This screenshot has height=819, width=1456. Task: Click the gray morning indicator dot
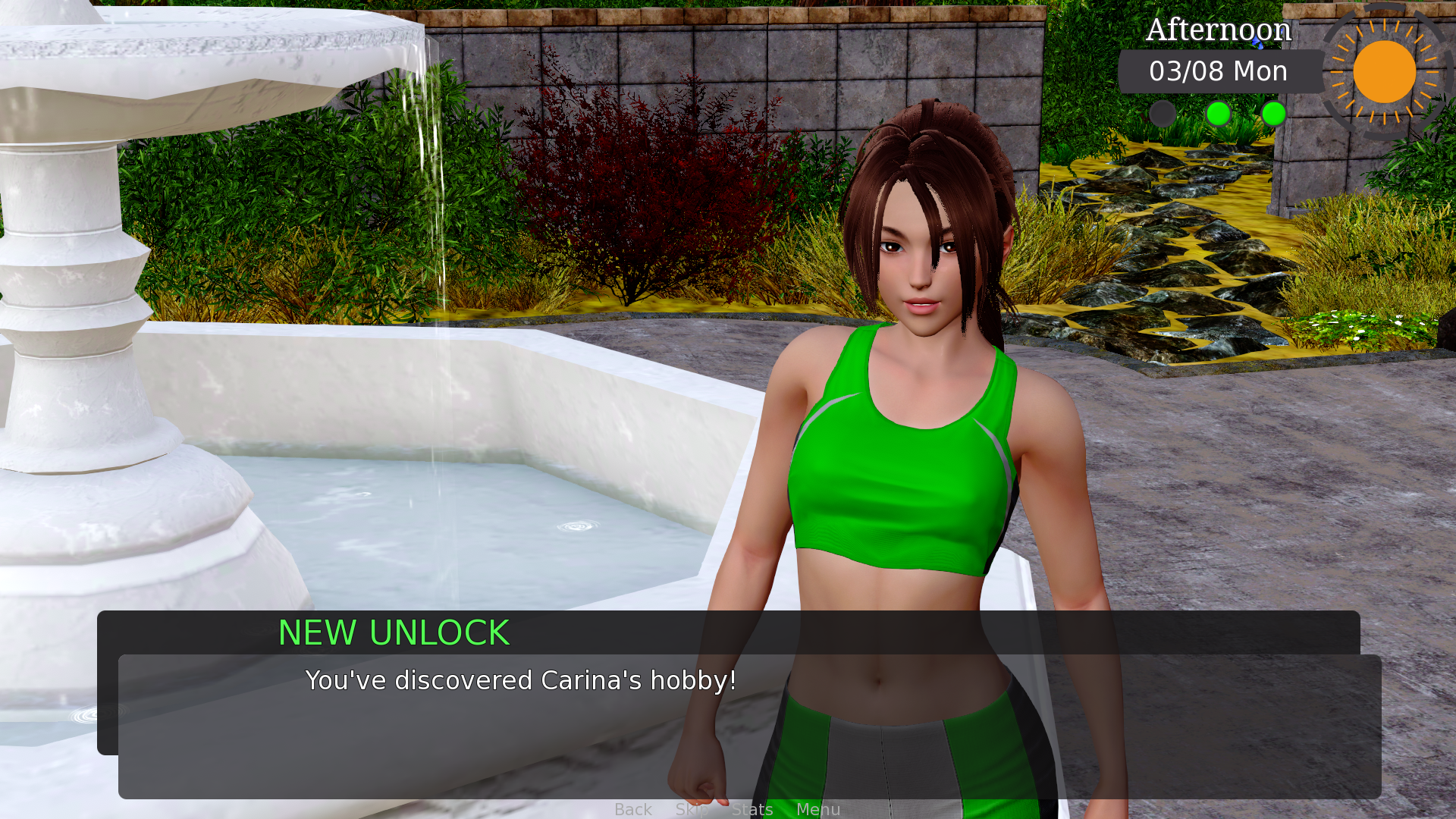(1163, 115)
